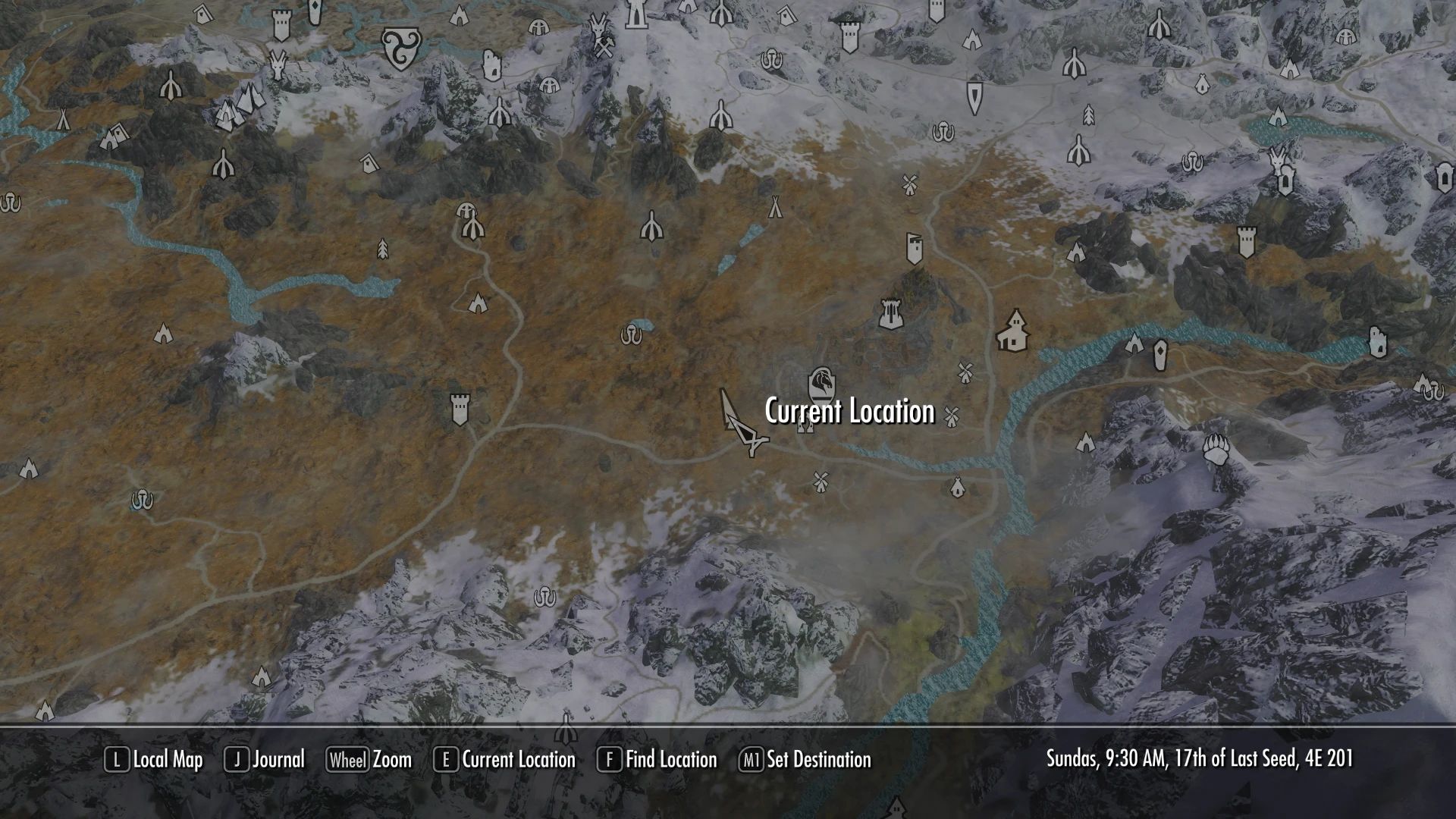Image resolution: width=1456 pixels, height=819 pixels.
Task: Click the bear paw map marker
Action: tap(1216, 450)
